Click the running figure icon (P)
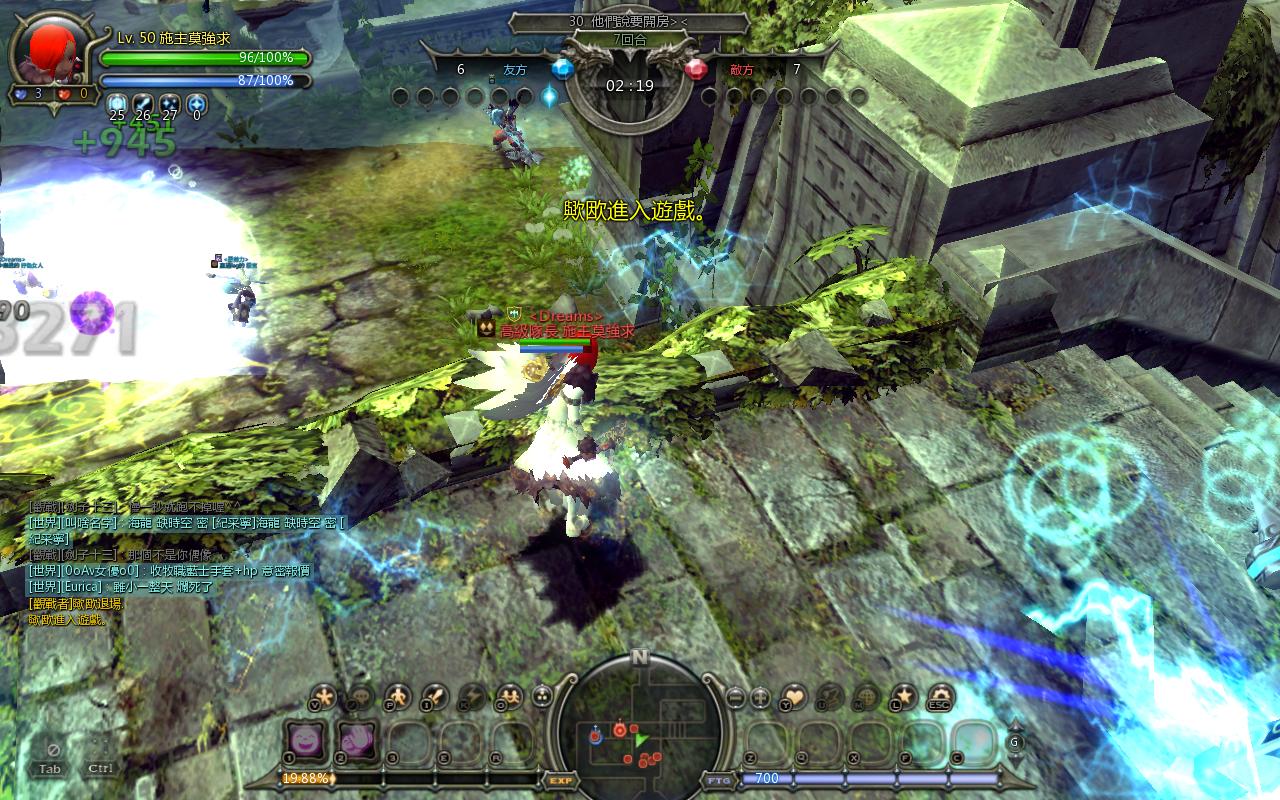Viewport: 1280px width, 800px height. pyautogui.click(x=397, y=696)
